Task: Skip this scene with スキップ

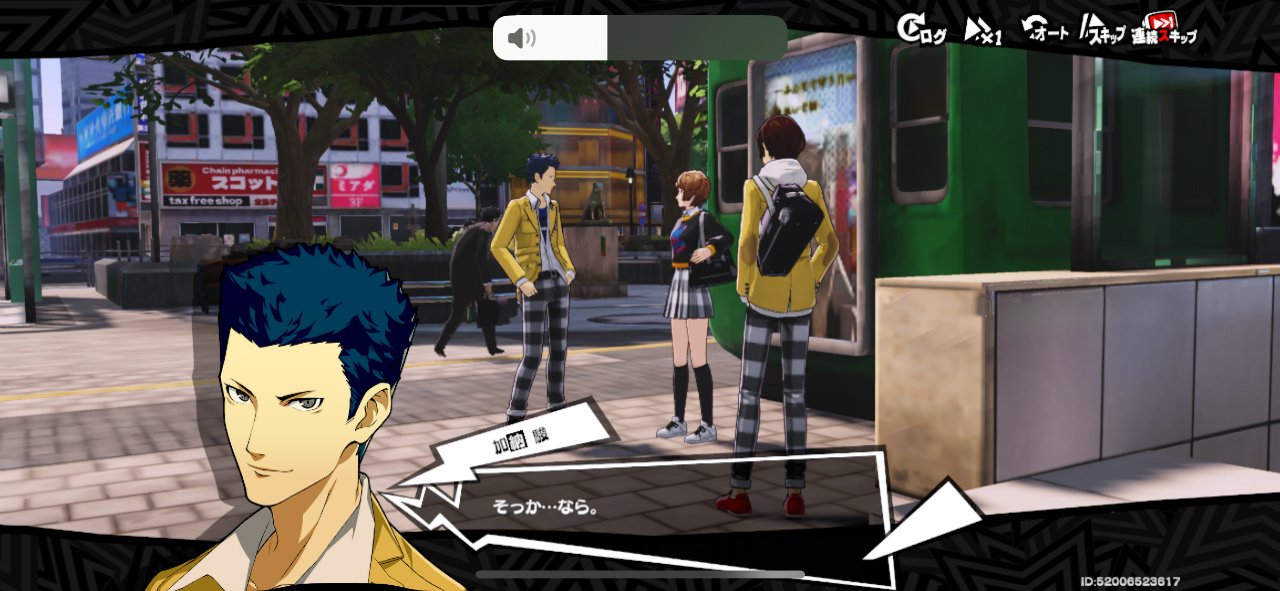Action: (x=1103, y=31)
